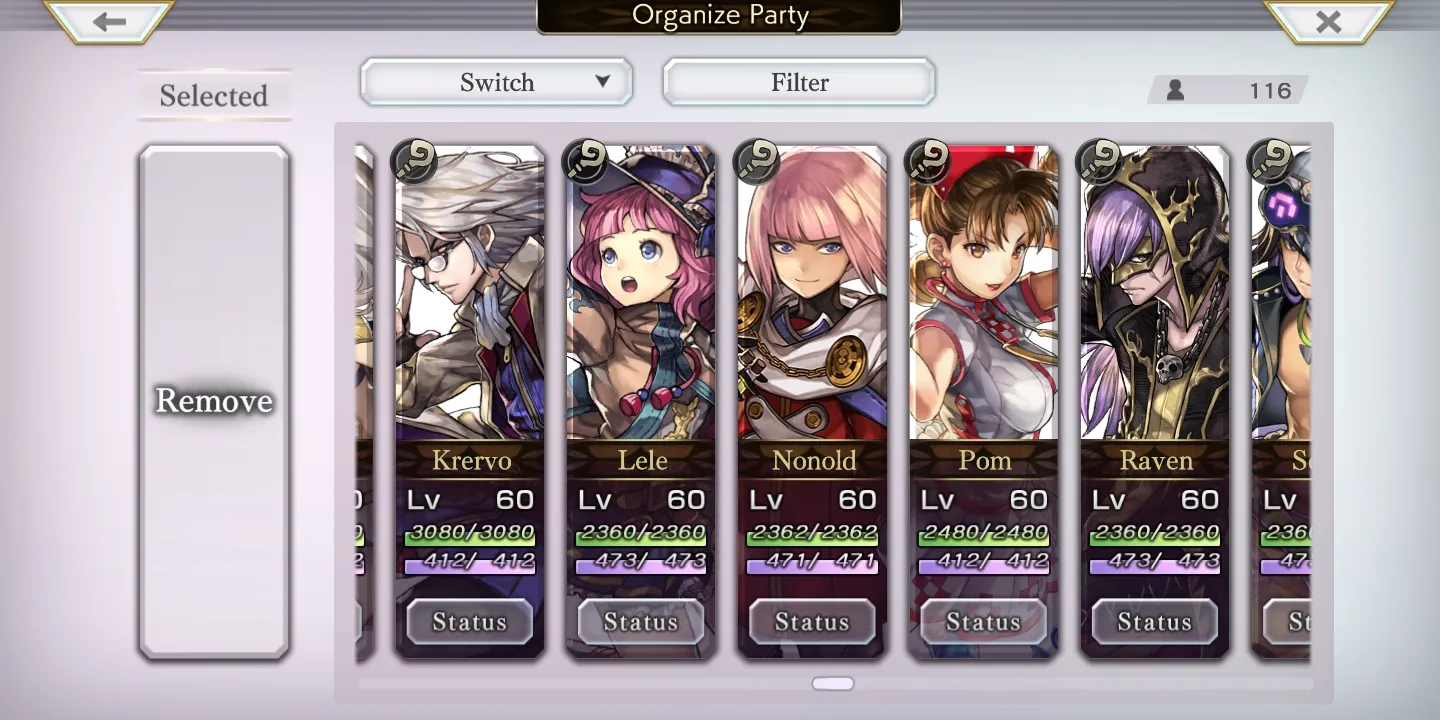
Task: Click the character list scrollbar handle
Action: 833,684
